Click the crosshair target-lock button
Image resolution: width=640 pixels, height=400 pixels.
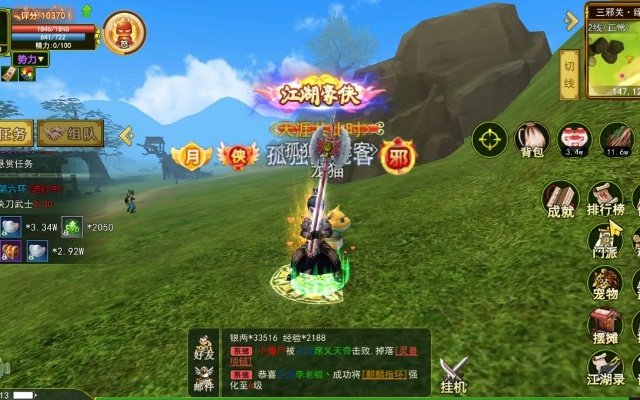[489, 138]
